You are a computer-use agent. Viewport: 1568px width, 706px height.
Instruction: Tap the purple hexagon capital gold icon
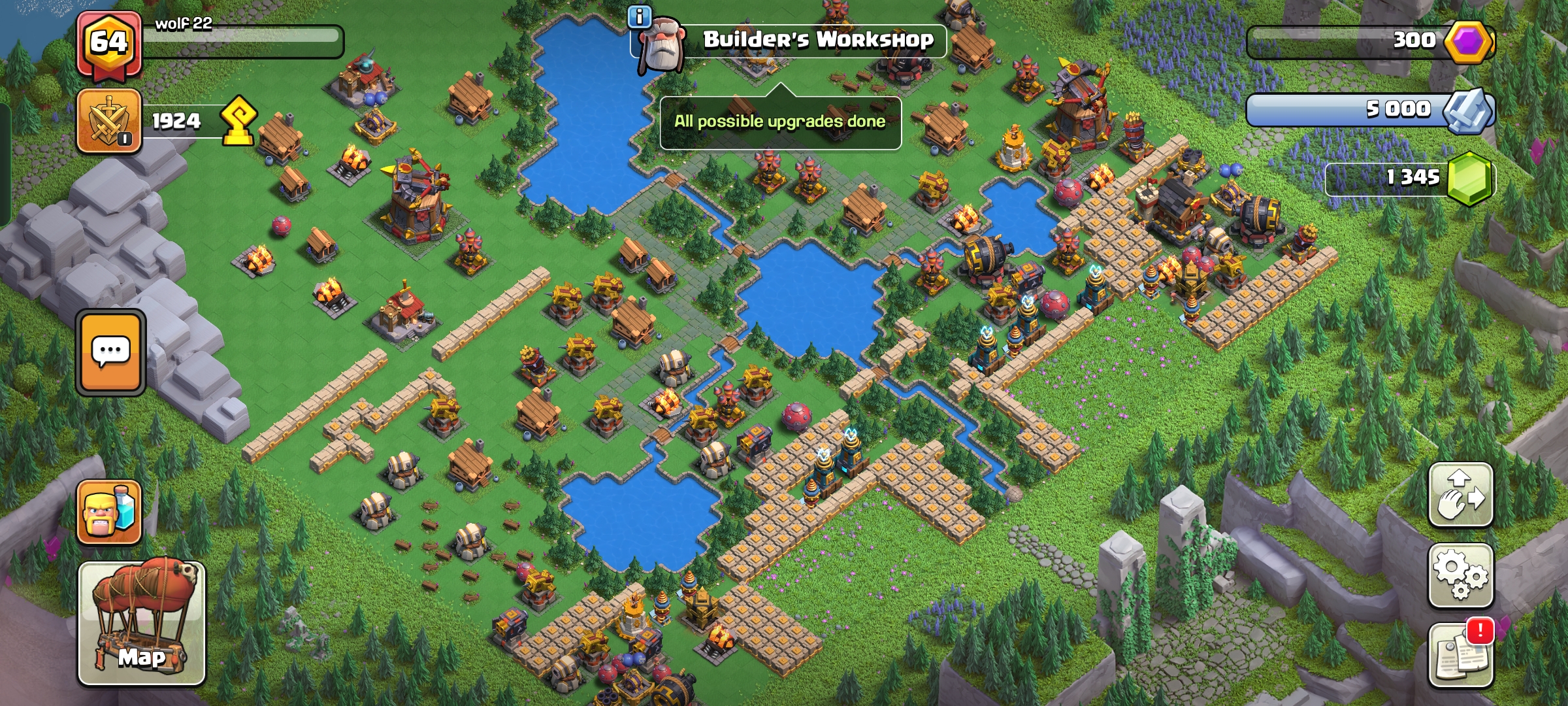point(1468,41)
